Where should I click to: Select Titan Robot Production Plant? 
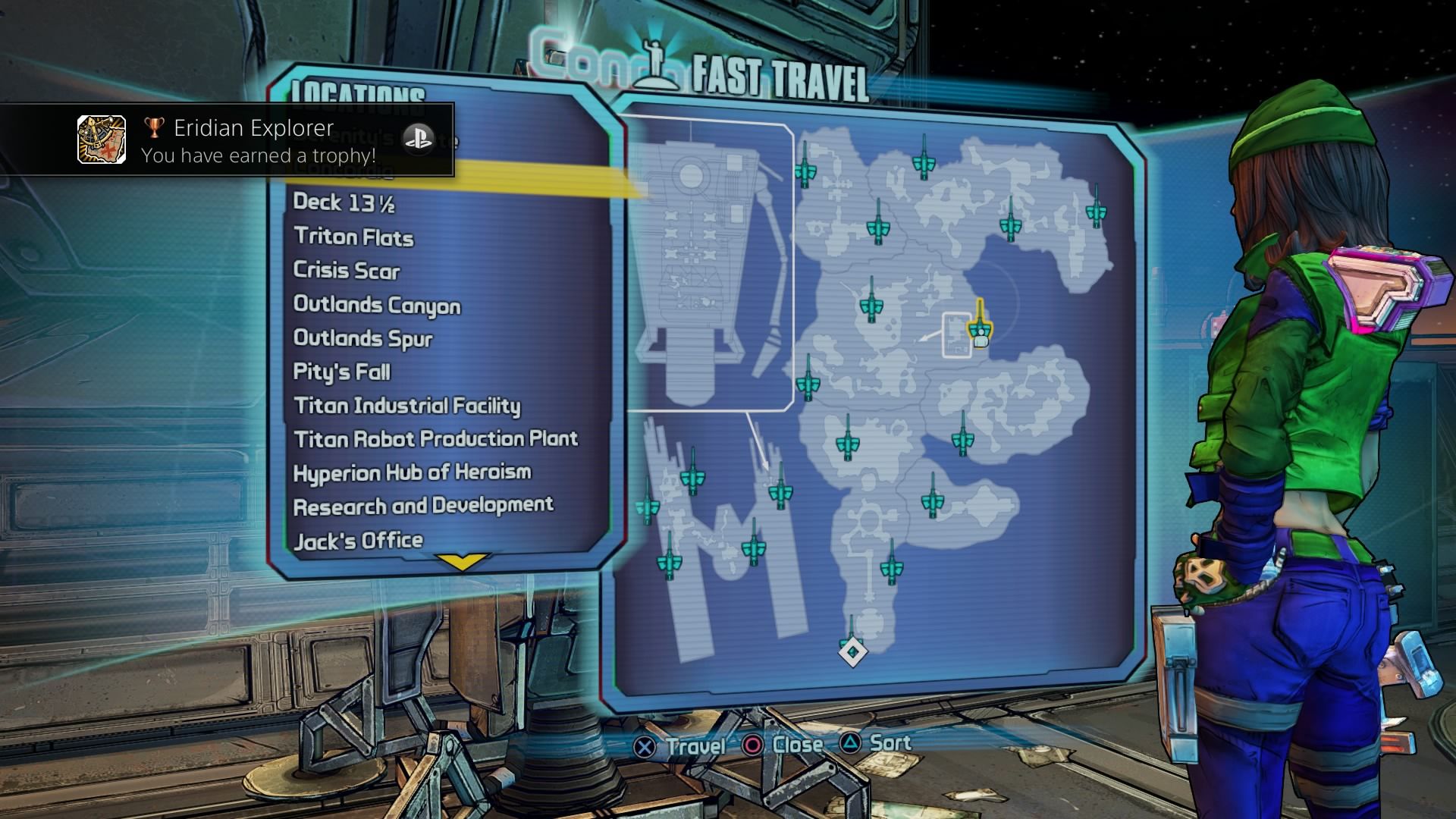tap(435, 439)
